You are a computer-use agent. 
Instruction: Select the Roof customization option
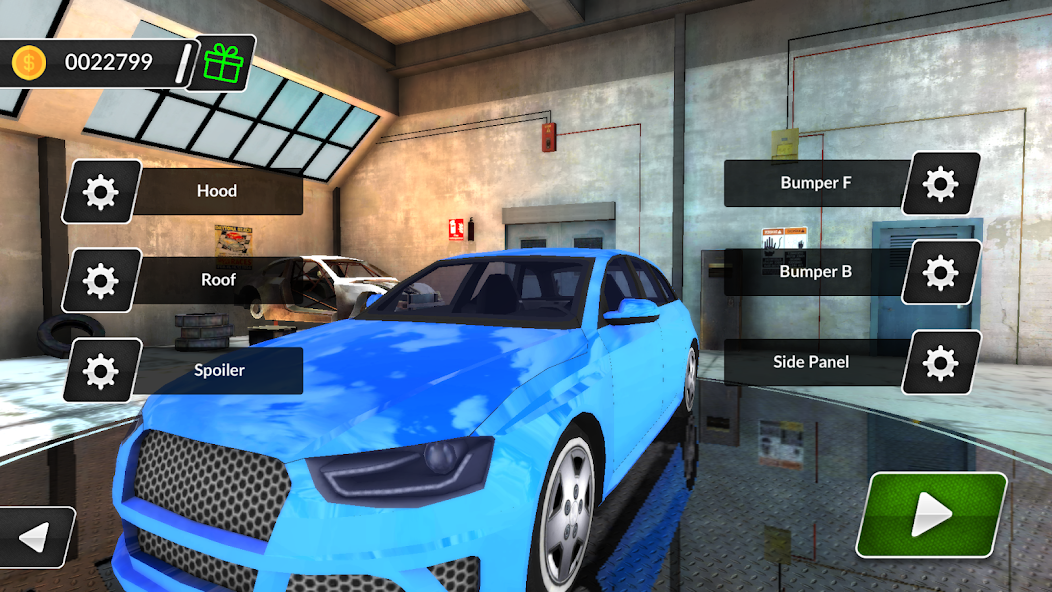click(218, 280)
